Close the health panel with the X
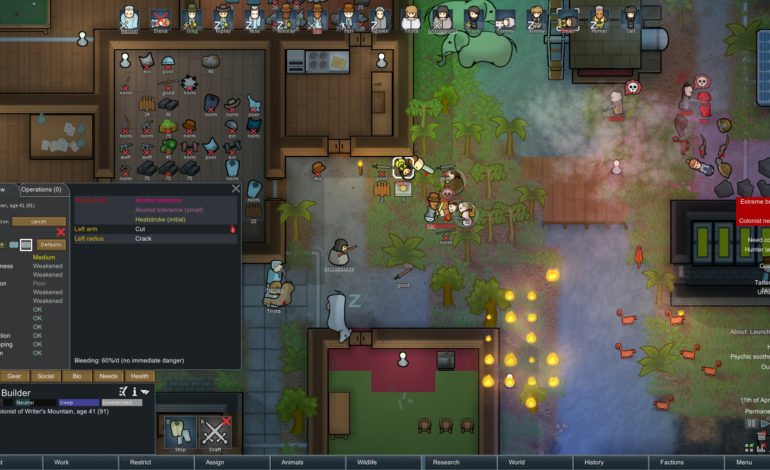This screenshot has height=470, width=770. pos(236,188)
